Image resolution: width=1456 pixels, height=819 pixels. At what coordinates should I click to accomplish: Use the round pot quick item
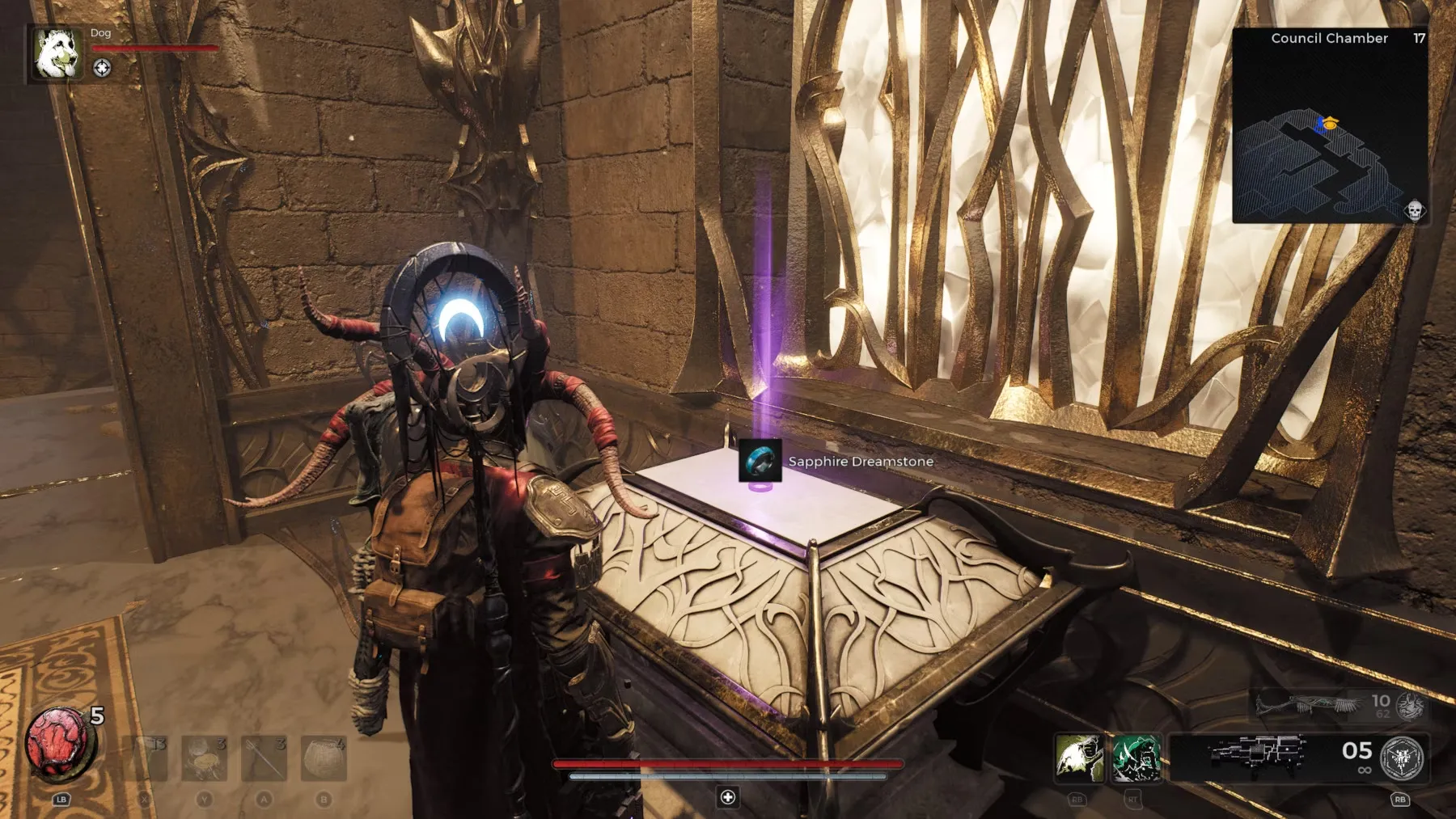point(324,758)
